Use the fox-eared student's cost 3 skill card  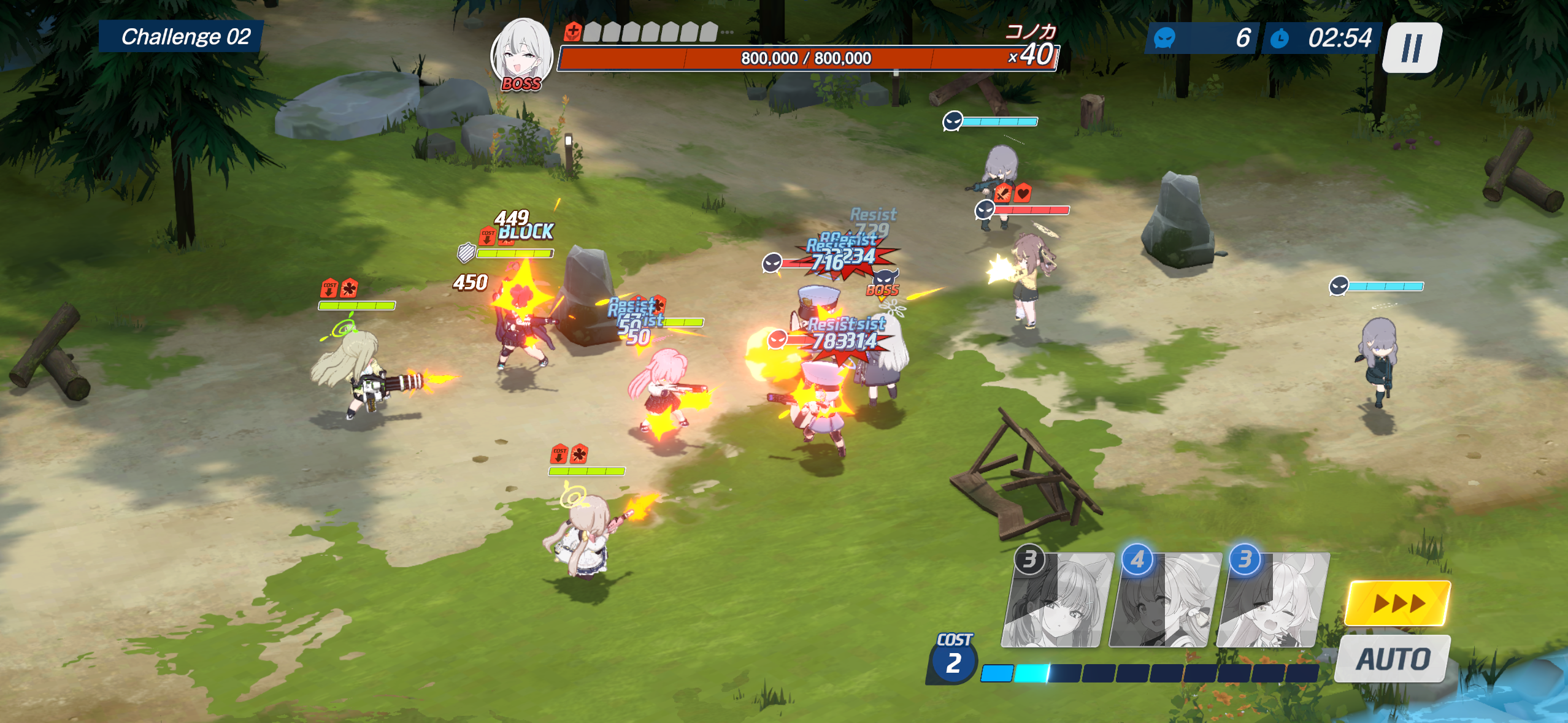(1056, 601)
